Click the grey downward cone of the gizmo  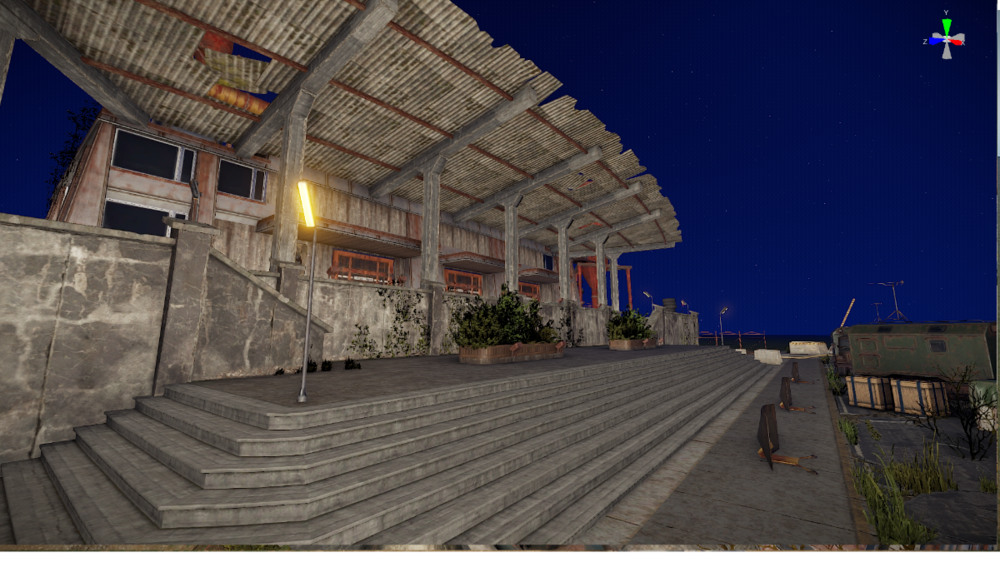tap(947, 51)
